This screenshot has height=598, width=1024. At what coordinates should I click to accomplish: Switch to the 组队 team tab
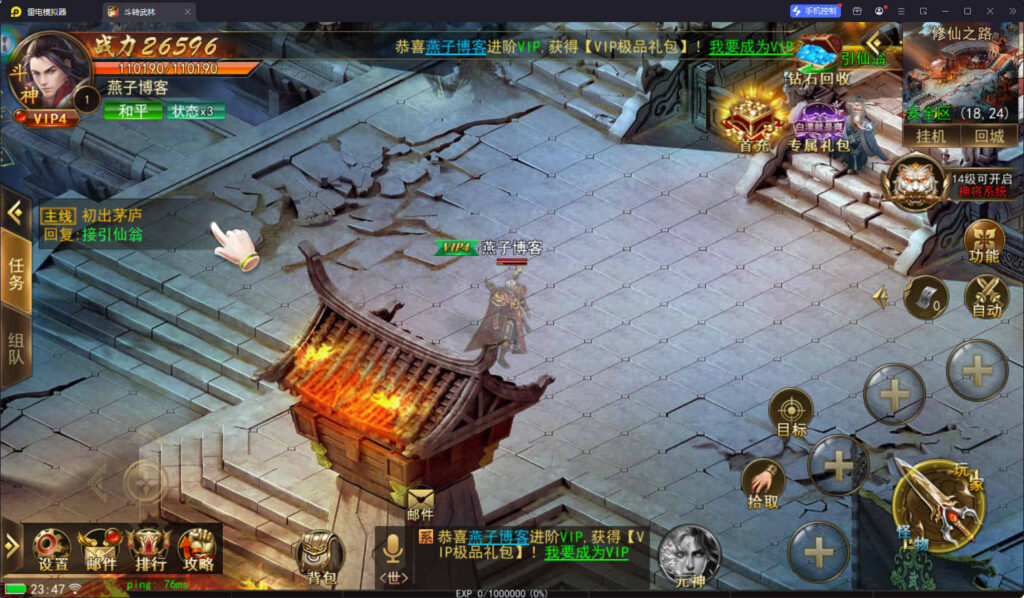[16, 348]
